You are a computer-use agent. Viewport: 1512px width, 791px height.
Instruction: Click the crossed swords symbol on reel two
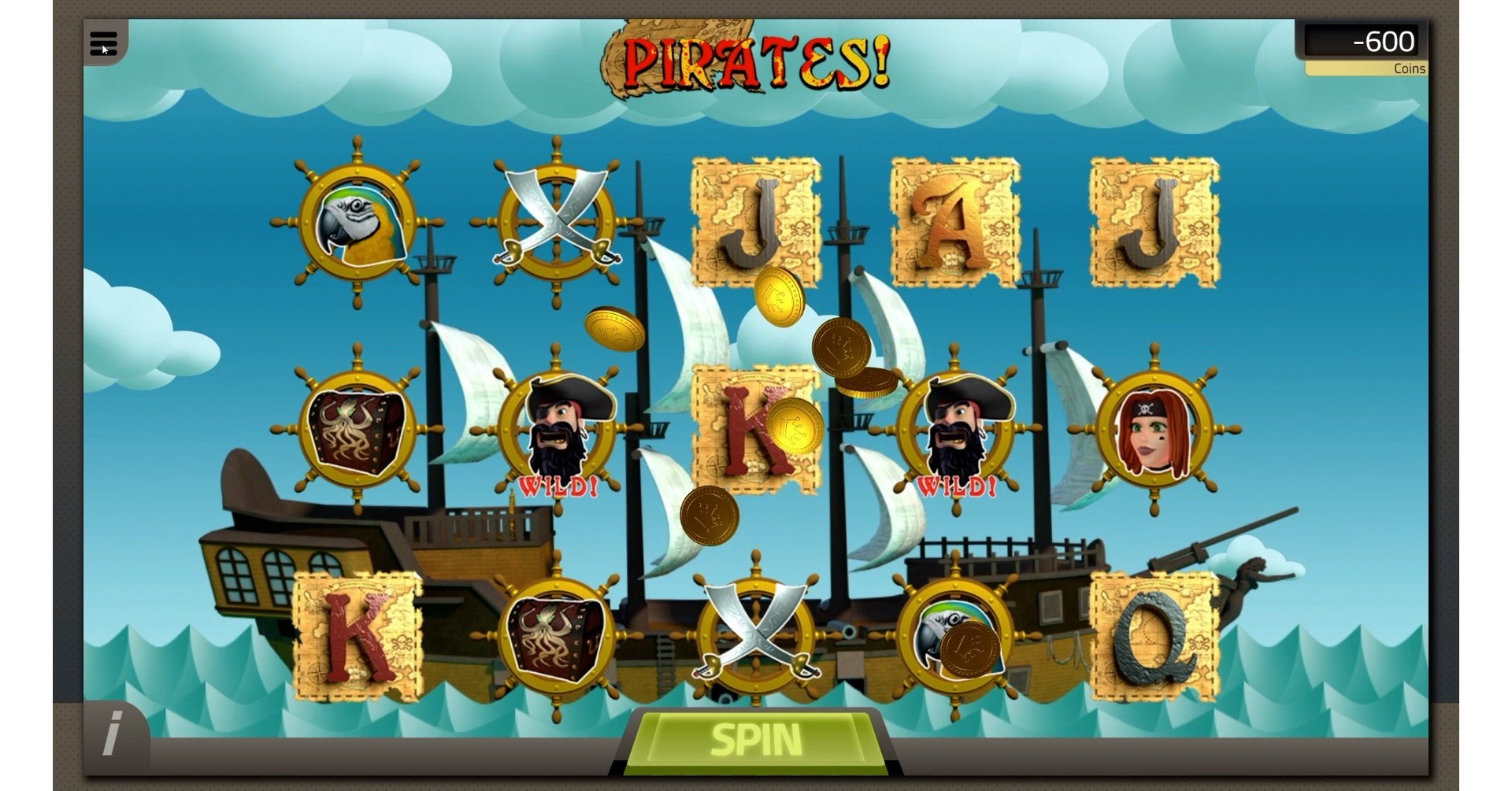point(557,223)
